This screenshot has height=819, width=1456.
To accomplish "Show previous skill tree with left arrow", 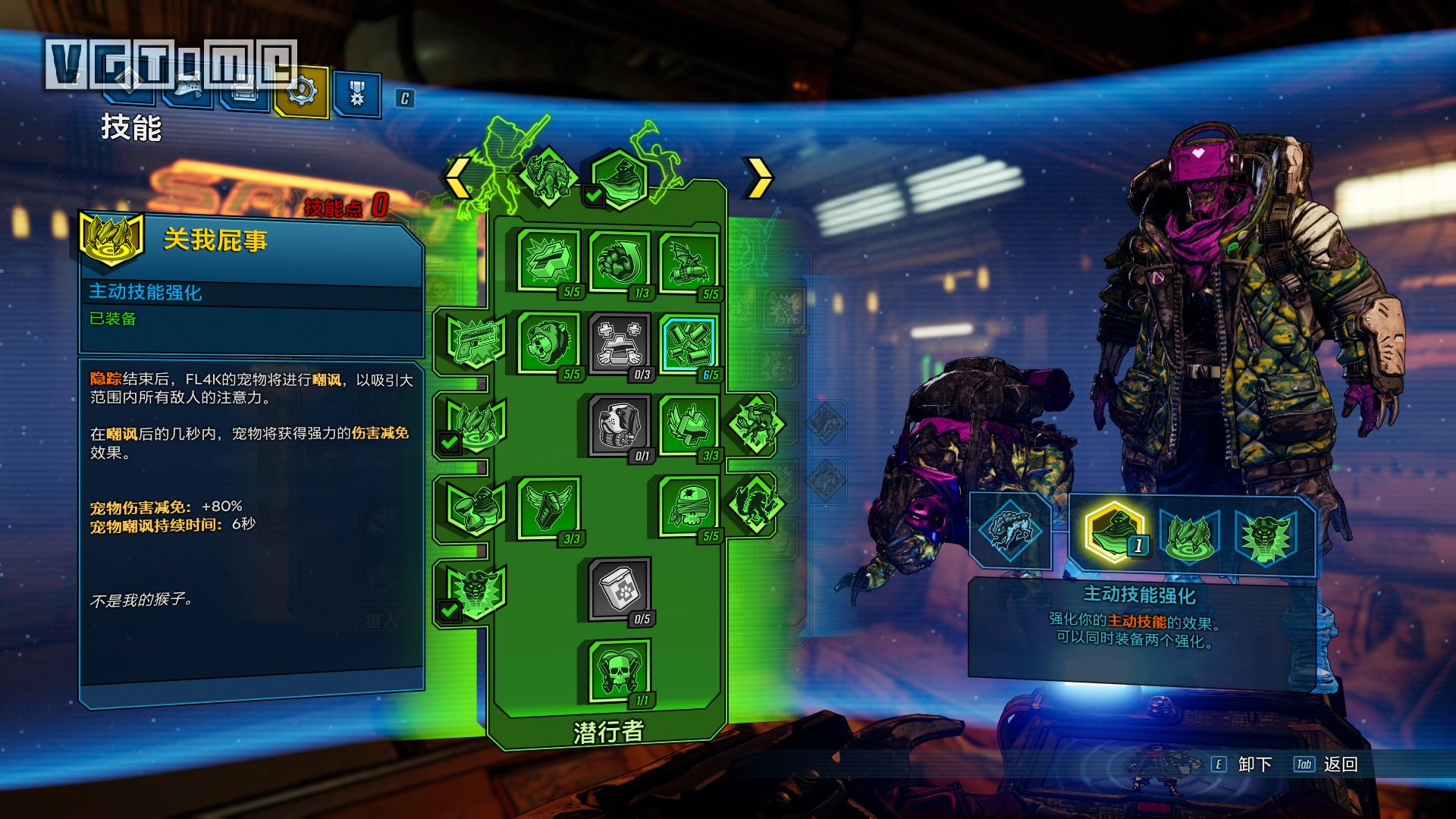I will pyautogui.click(x=457, y=179).
